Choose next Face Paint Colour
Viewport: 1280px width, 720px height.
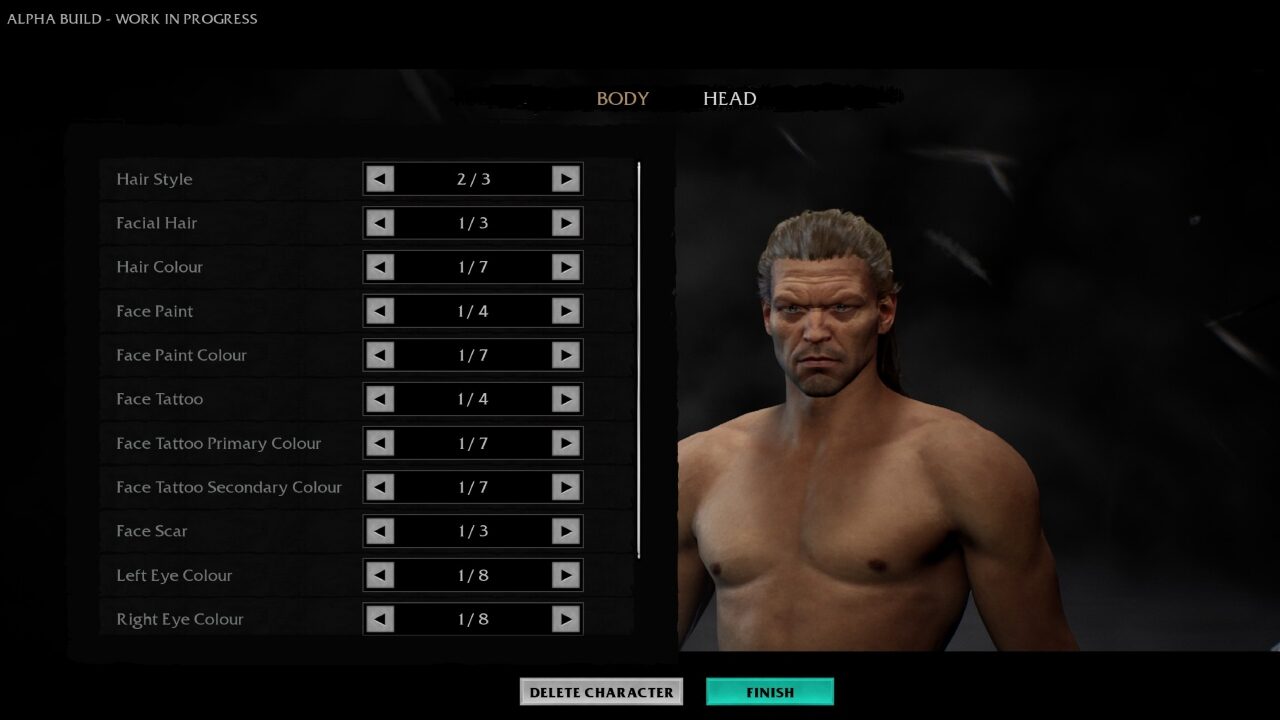[566, 355]
